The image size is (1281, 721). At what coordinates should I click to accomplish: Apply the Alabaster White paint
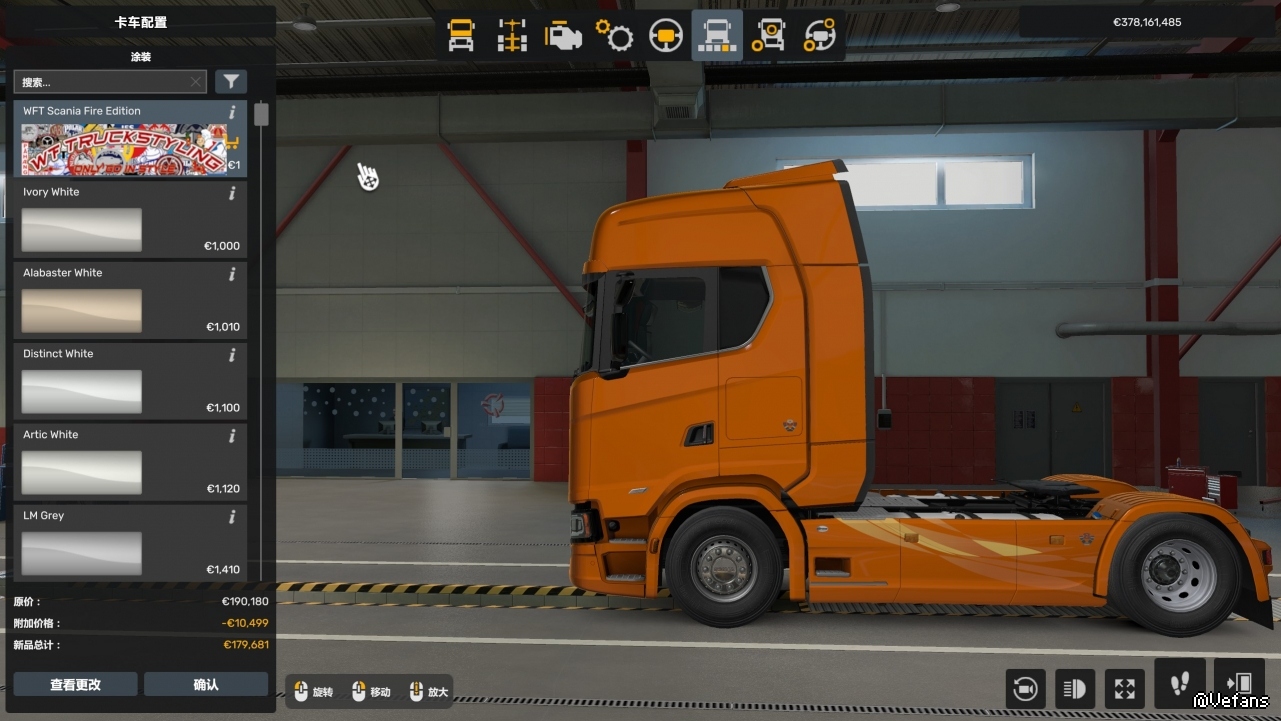(x=82, y=311)
